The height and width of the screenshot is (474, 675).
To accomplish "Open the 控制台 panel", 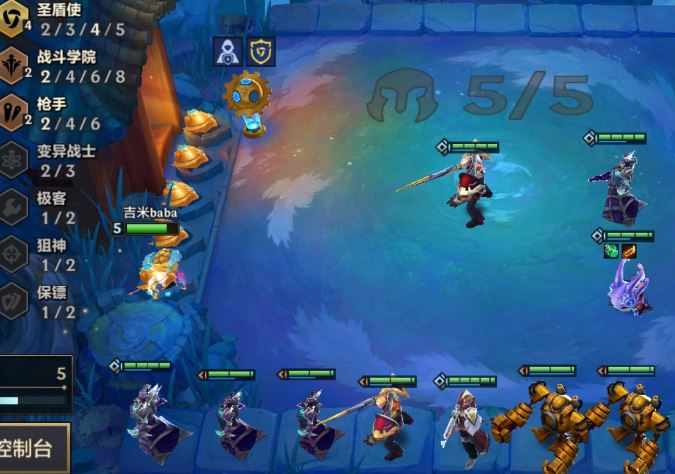I will [x=33, y=446].
